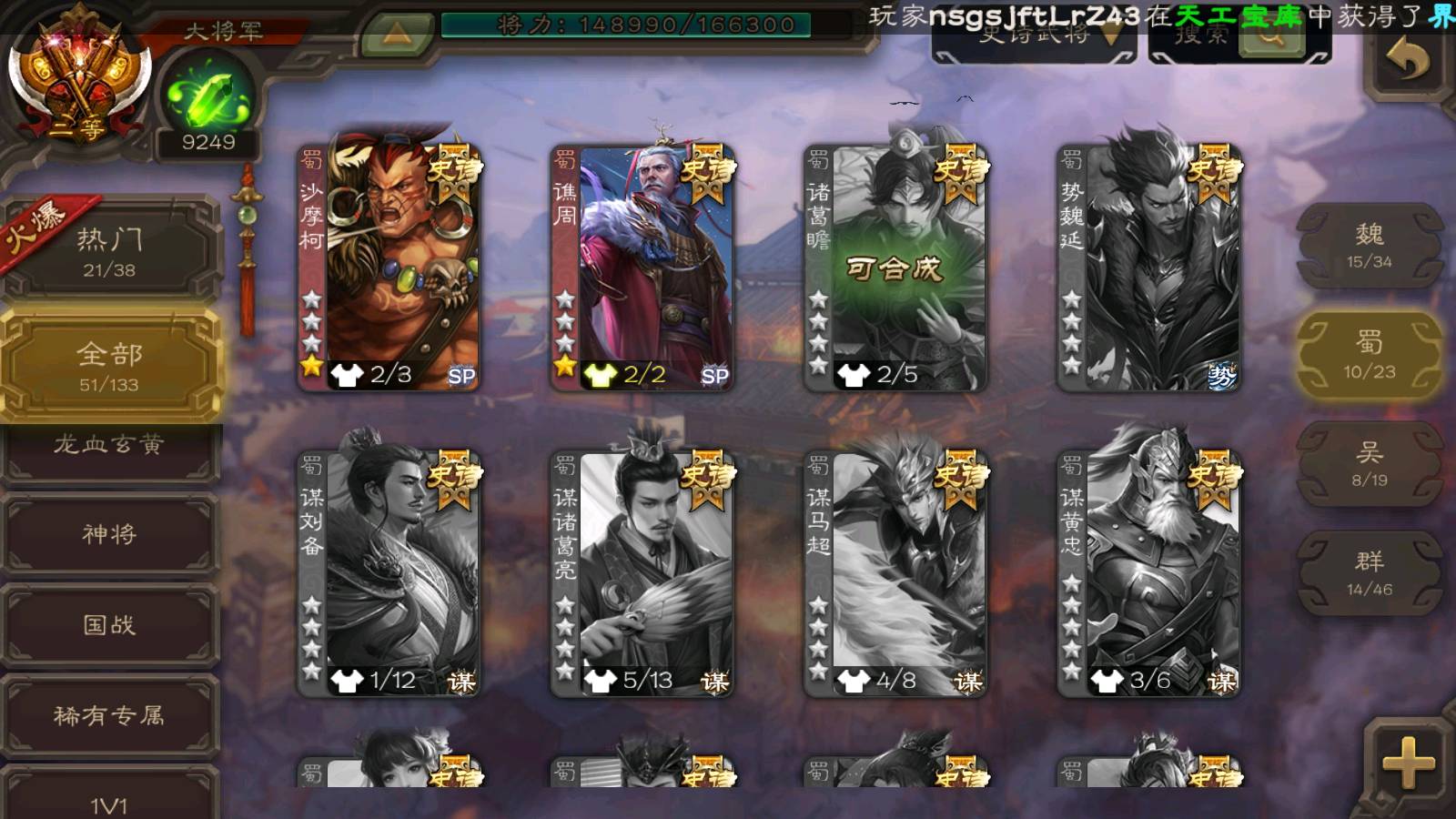
Task: Open the 谋黄忠 hero card
Action: pos(1148,573)
